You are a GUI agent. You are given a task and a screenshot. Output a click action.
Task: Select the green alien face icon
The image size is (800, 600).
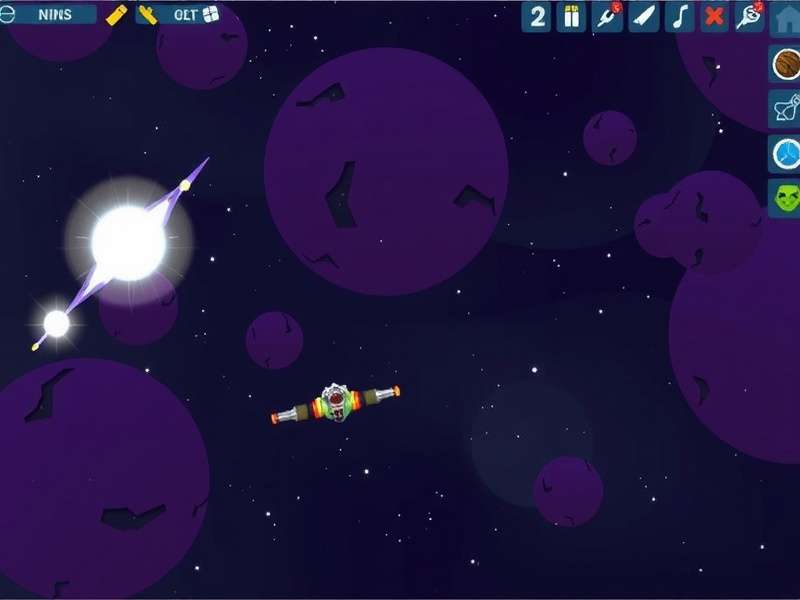(785, 197)
